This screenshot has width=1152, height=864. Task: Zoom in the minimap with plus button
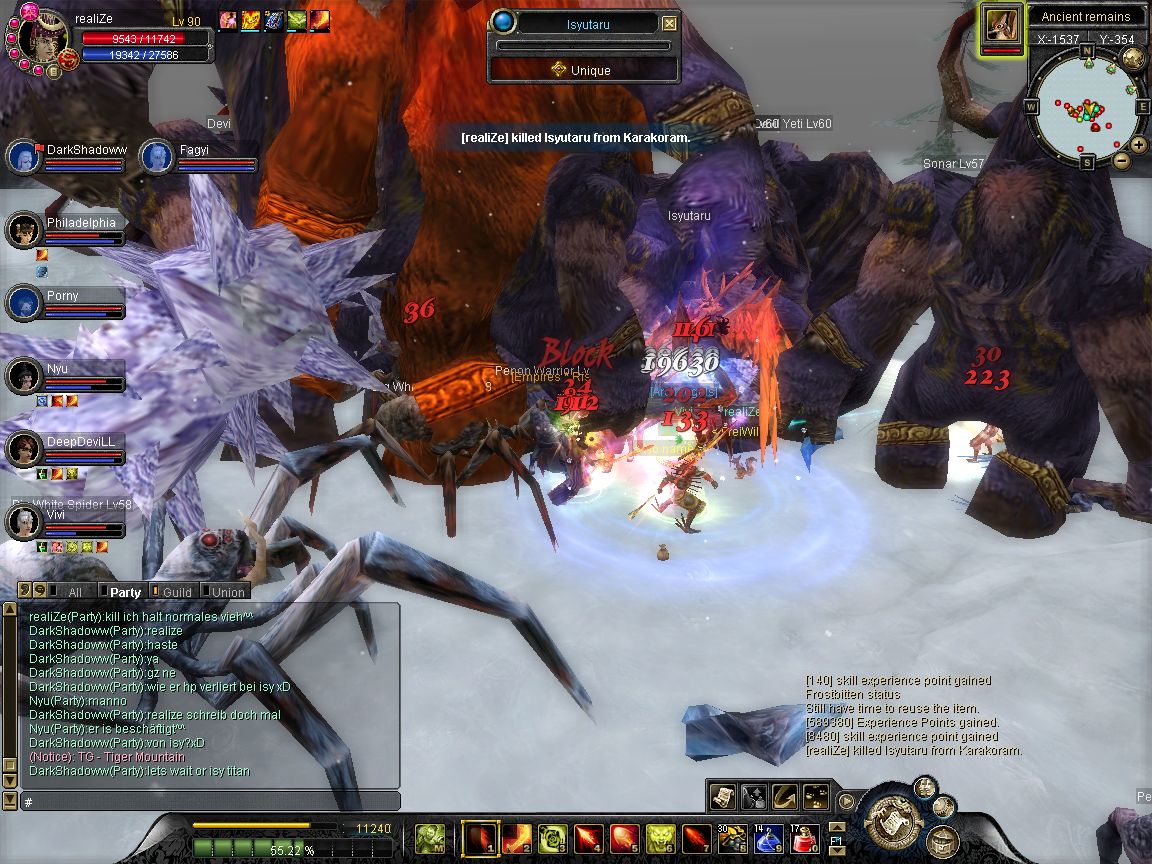click(x=1140, y=144)
